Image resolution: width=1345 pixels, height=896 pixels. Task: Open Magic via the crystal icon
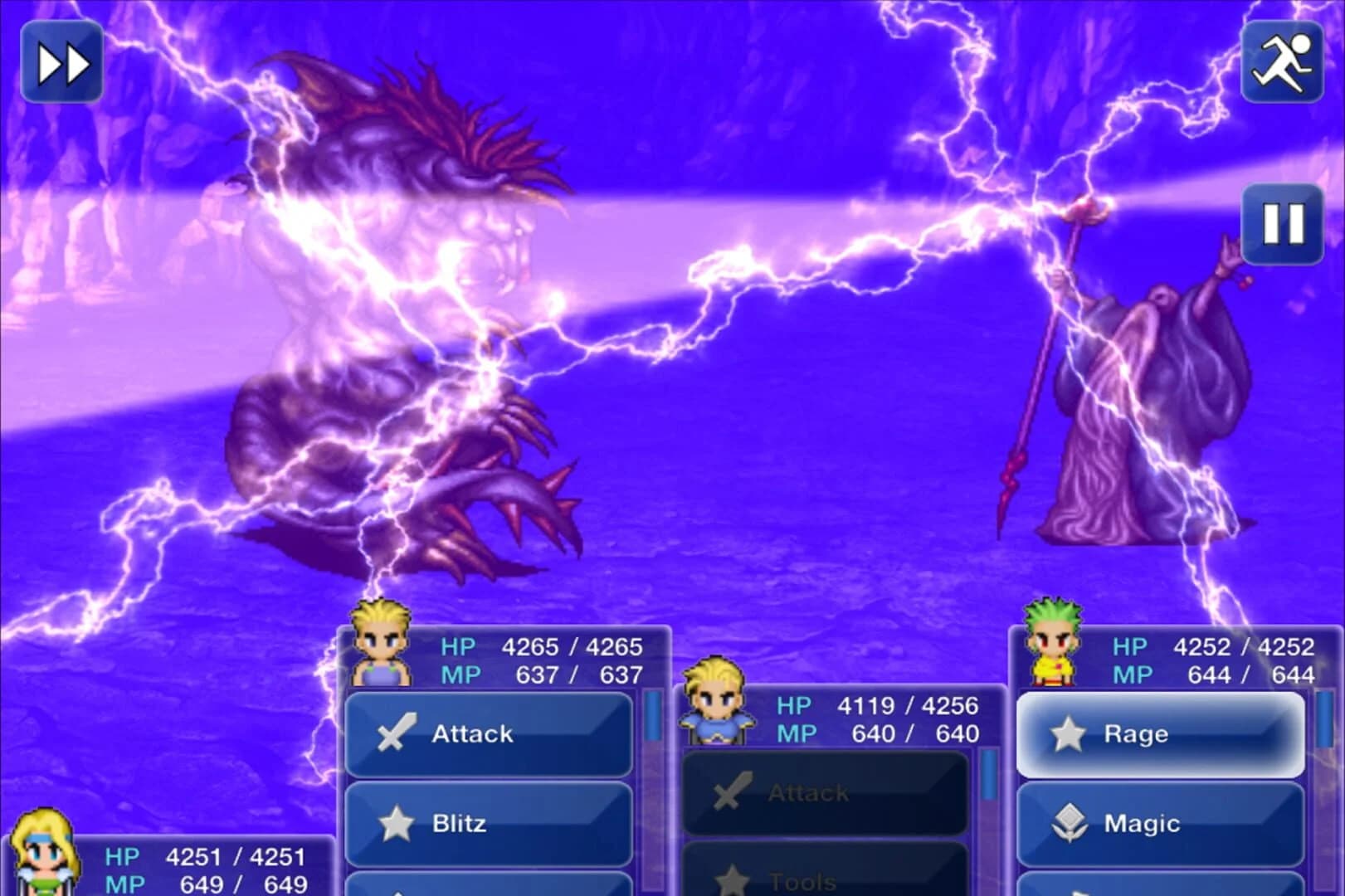pos(1069,823)
